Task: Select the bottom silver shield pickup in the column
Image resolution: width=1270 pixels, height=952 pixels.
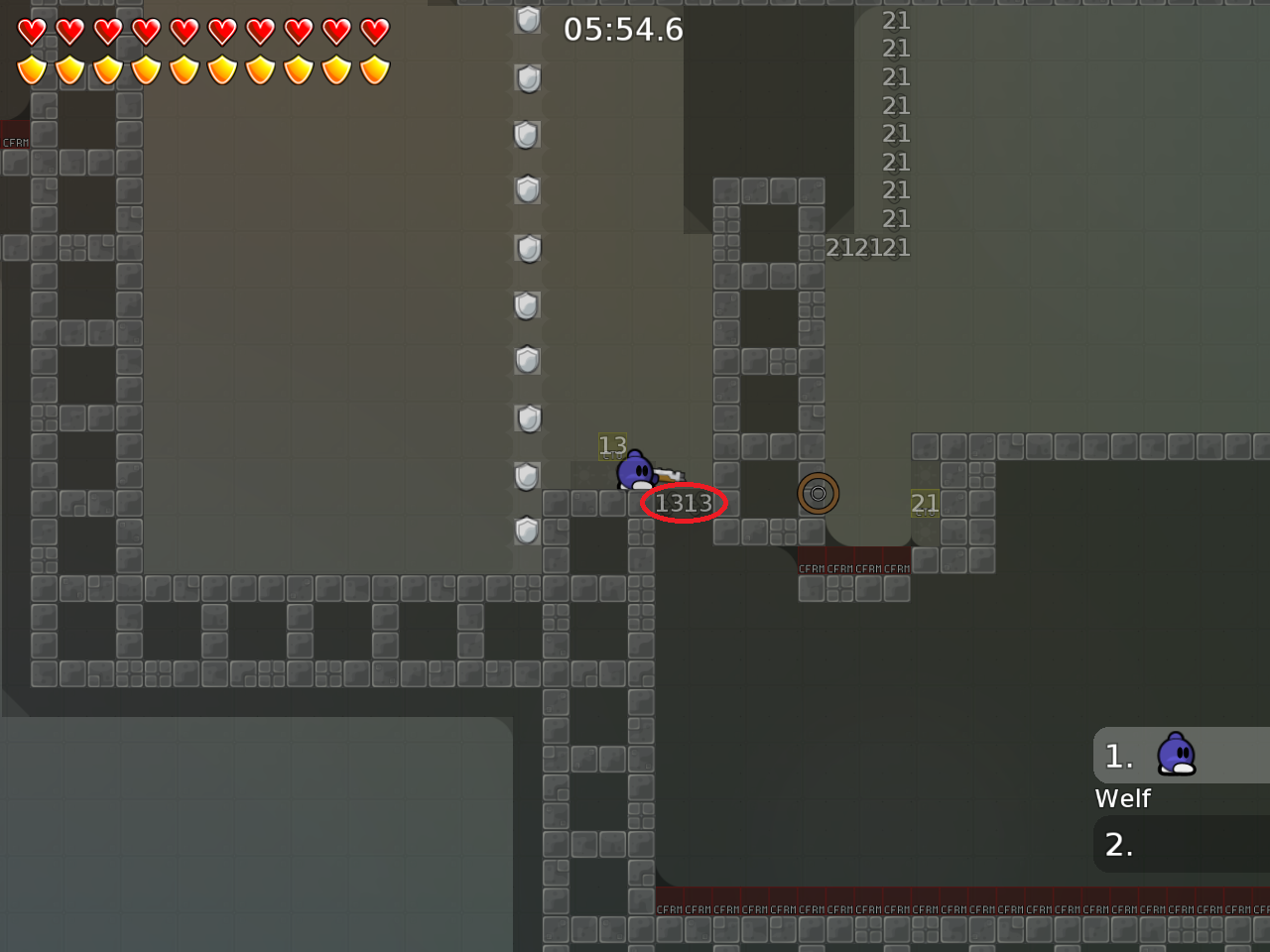Action: (528, 532)
